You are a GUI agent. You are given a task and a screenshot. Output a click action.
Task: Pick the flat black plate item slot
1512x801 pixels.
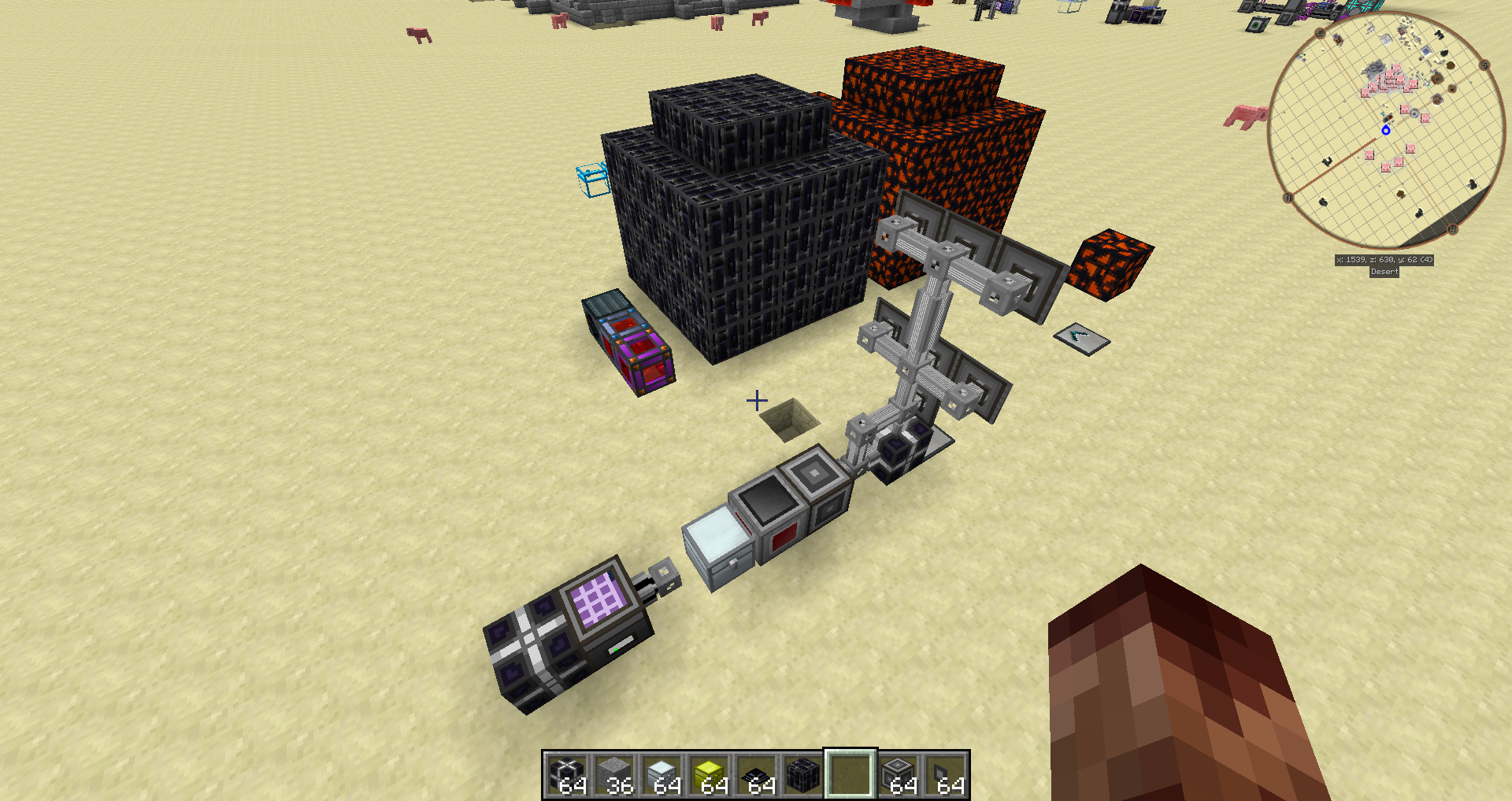(x=756, y=775)
